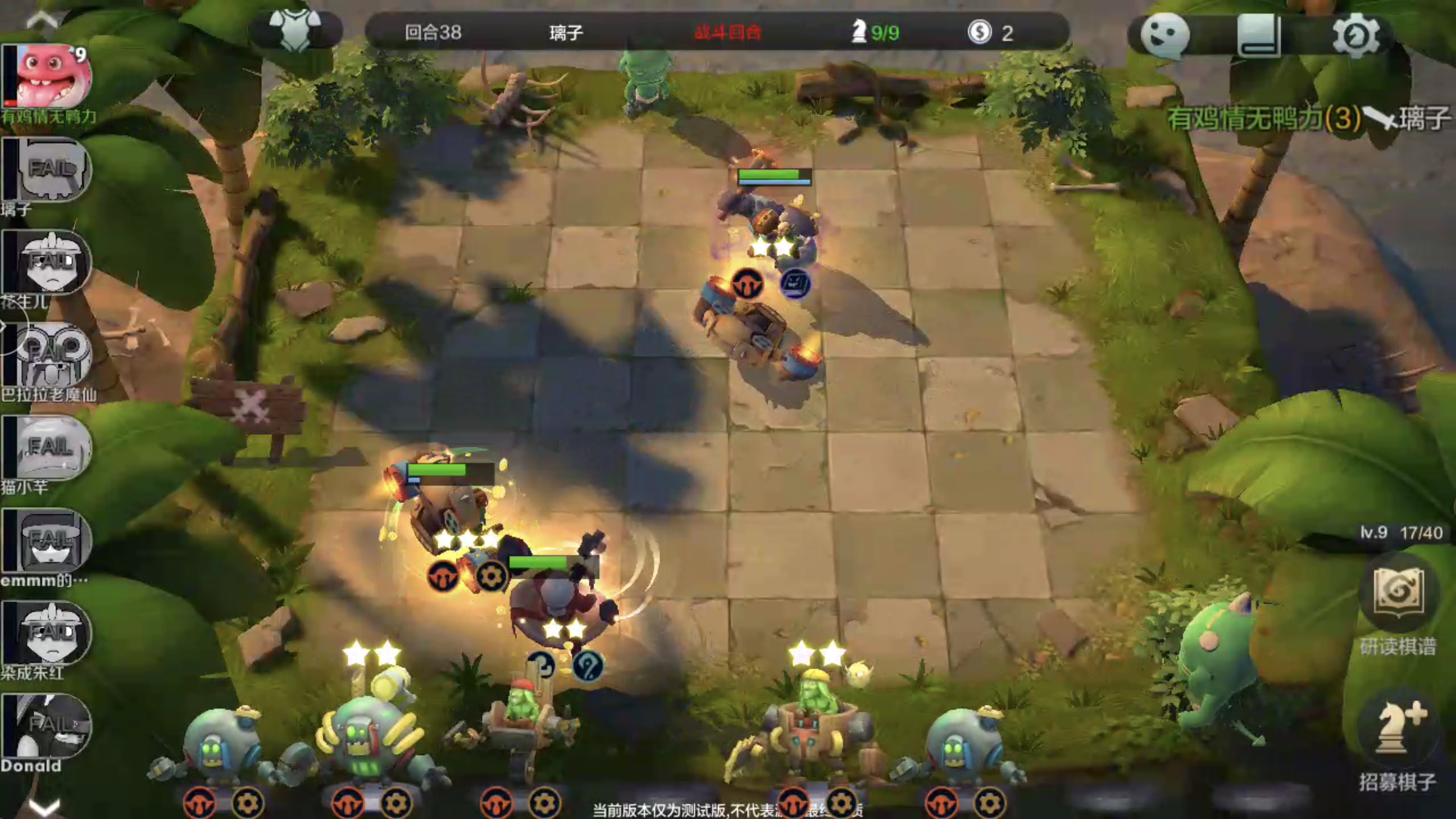The height and width of the screenshot is (819, 1456).
Task: Open 研读棋谱 study book
Action: (1398, 593)
